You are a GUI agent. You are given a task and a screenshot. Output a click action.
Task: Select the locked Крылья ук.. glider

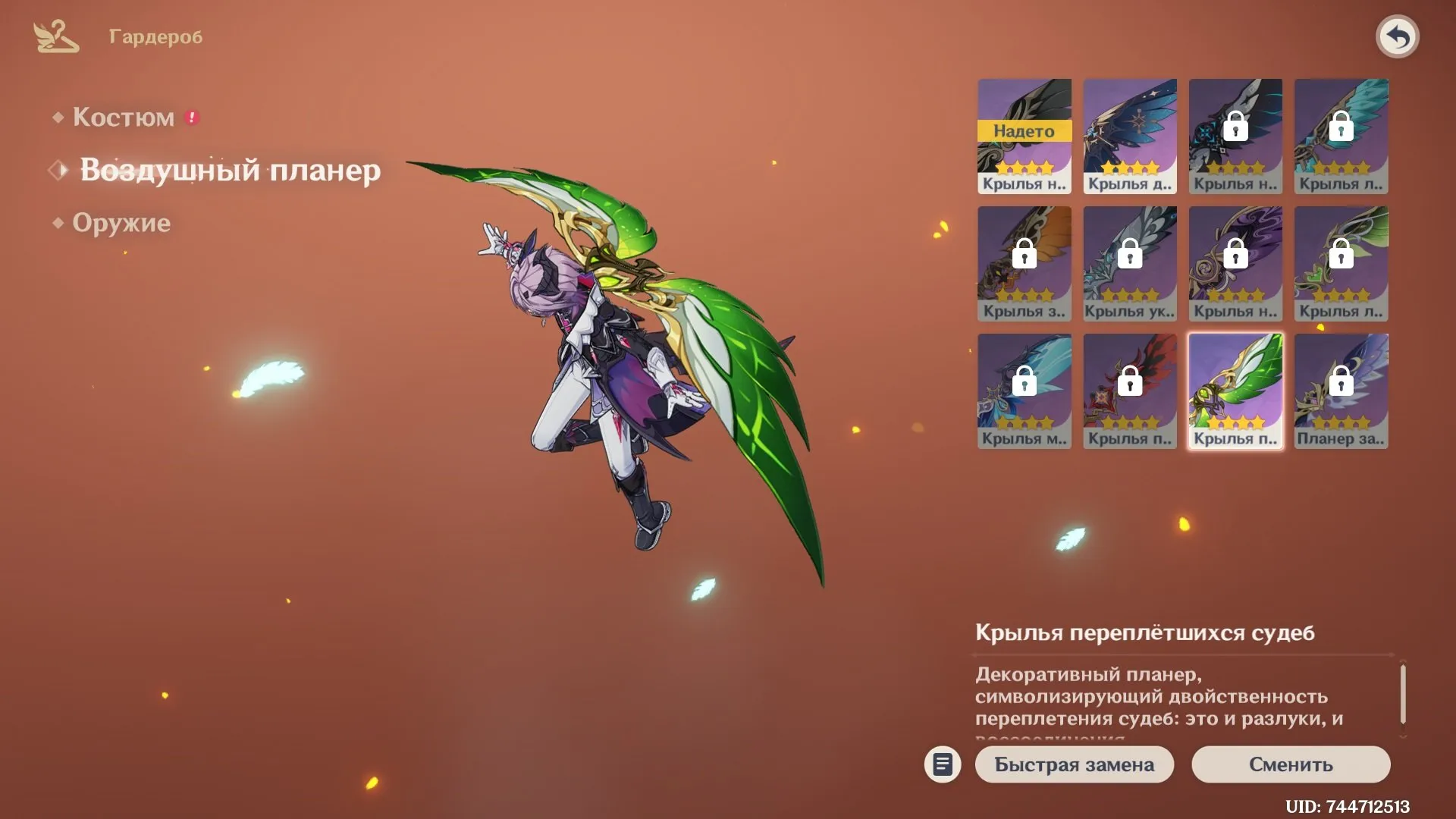1130,264
